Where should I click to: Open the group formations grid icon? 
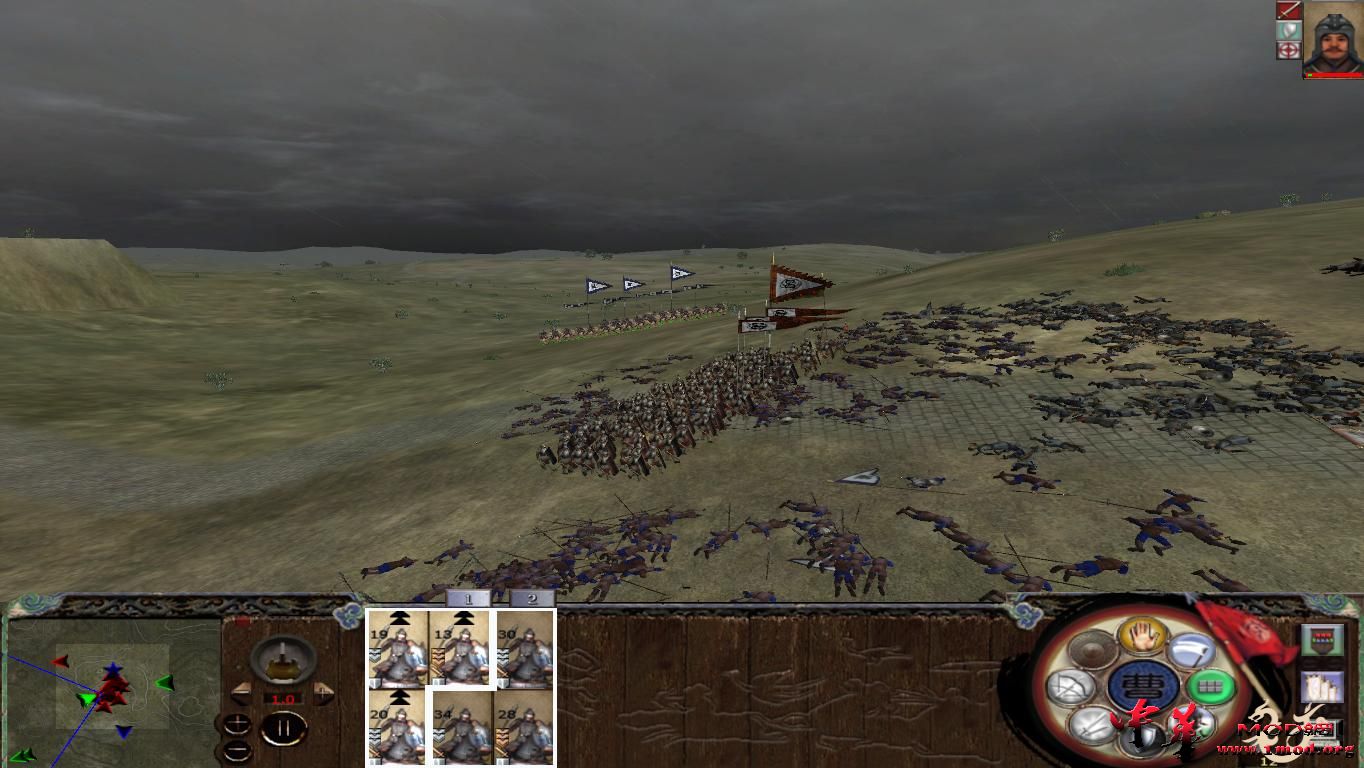pos(1211,685)
